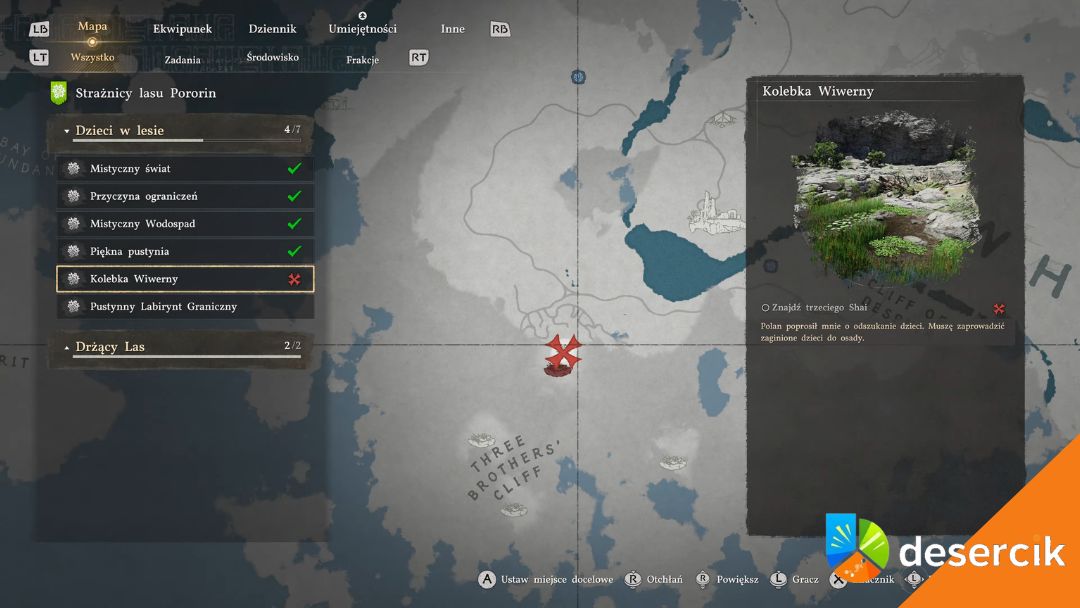Open the Dziennik tab
The width and height of the screenshot is (1080, 608).
(272, 29)
